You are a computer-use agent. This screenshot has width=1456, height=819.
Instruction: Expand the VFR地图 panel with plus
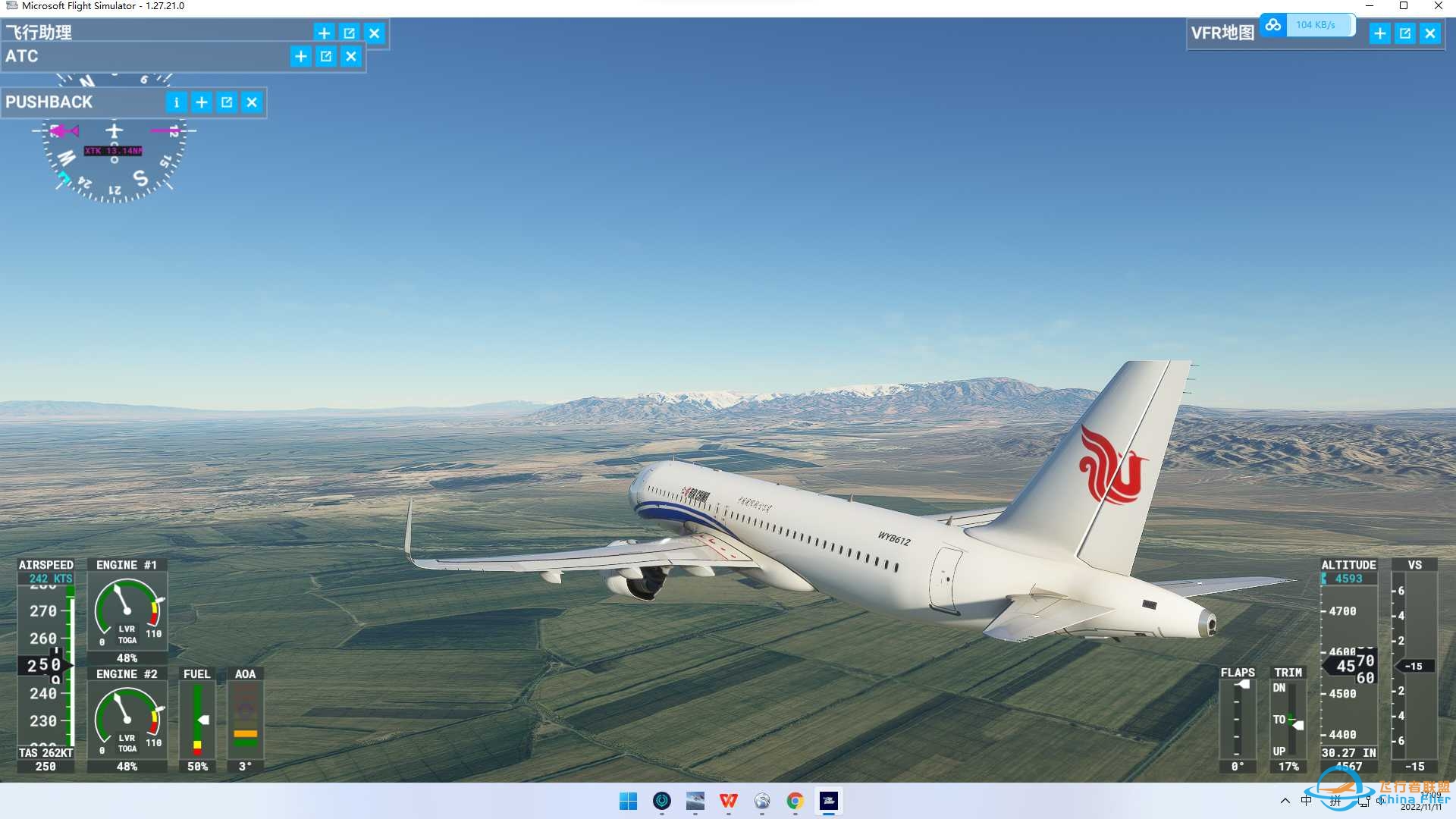point(1380,33)
